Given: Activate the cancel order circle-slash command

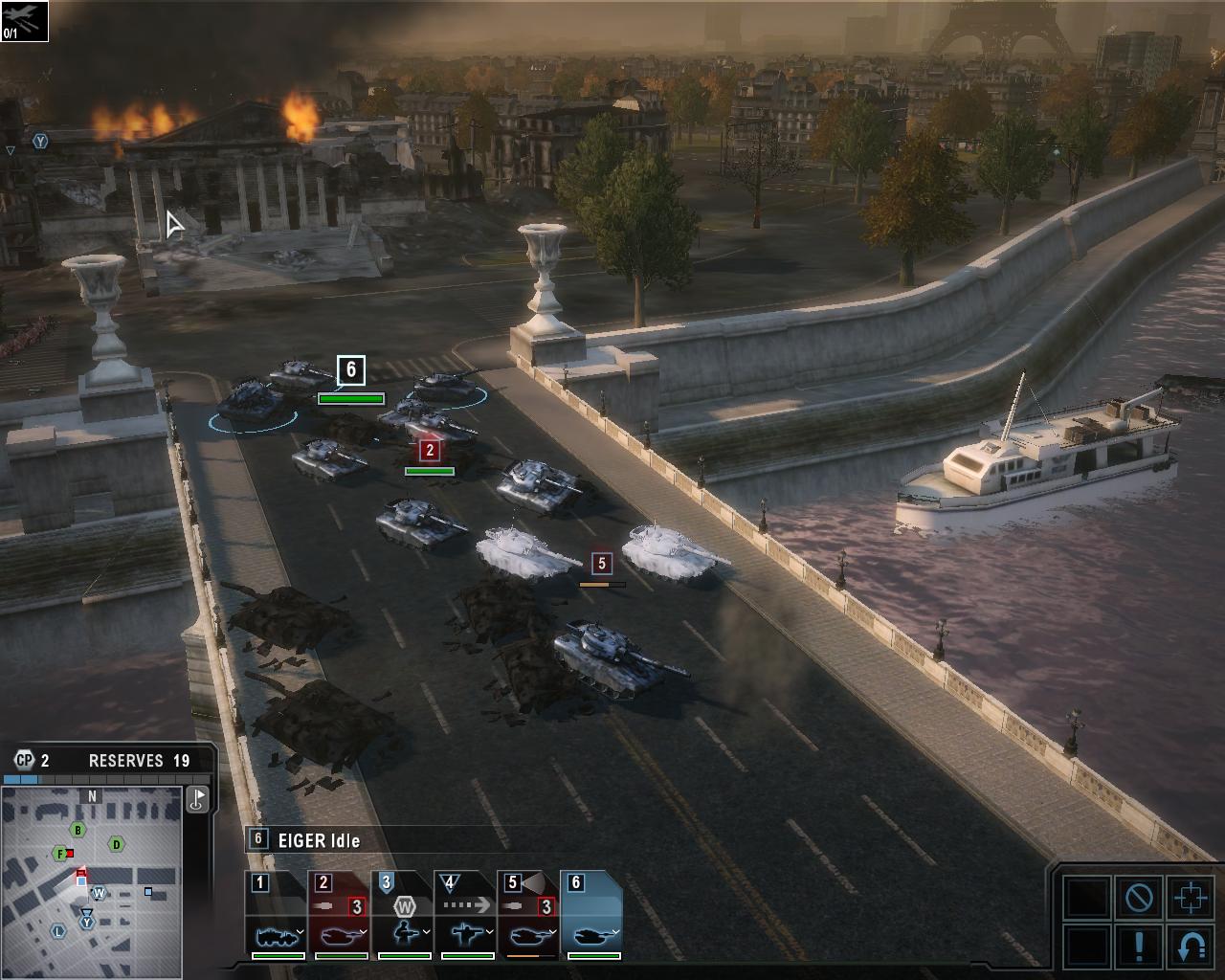Looking at the screenshot, I should point(1139,898).
